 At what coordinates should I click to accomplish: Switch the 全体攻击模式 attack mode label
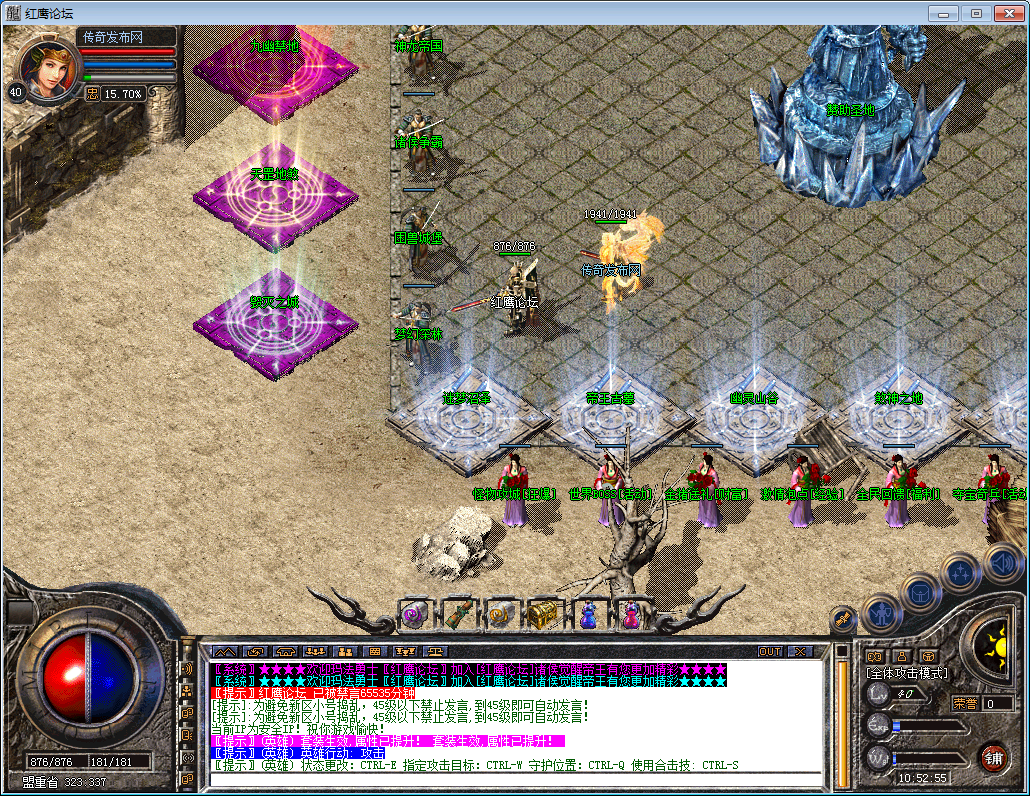[906, 674]
